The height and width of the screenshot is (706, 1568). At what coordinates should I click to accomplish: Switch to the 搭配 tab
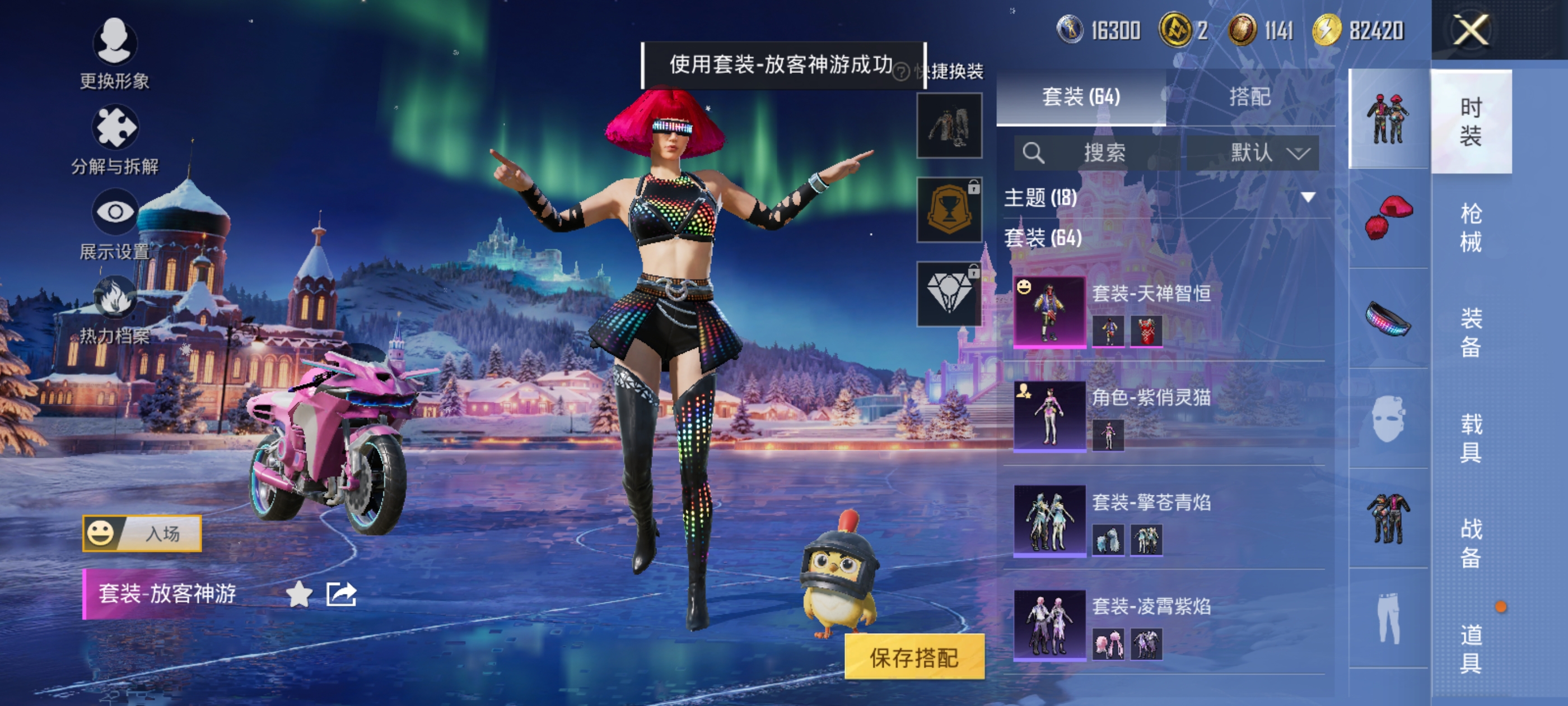pos(1249,97)
